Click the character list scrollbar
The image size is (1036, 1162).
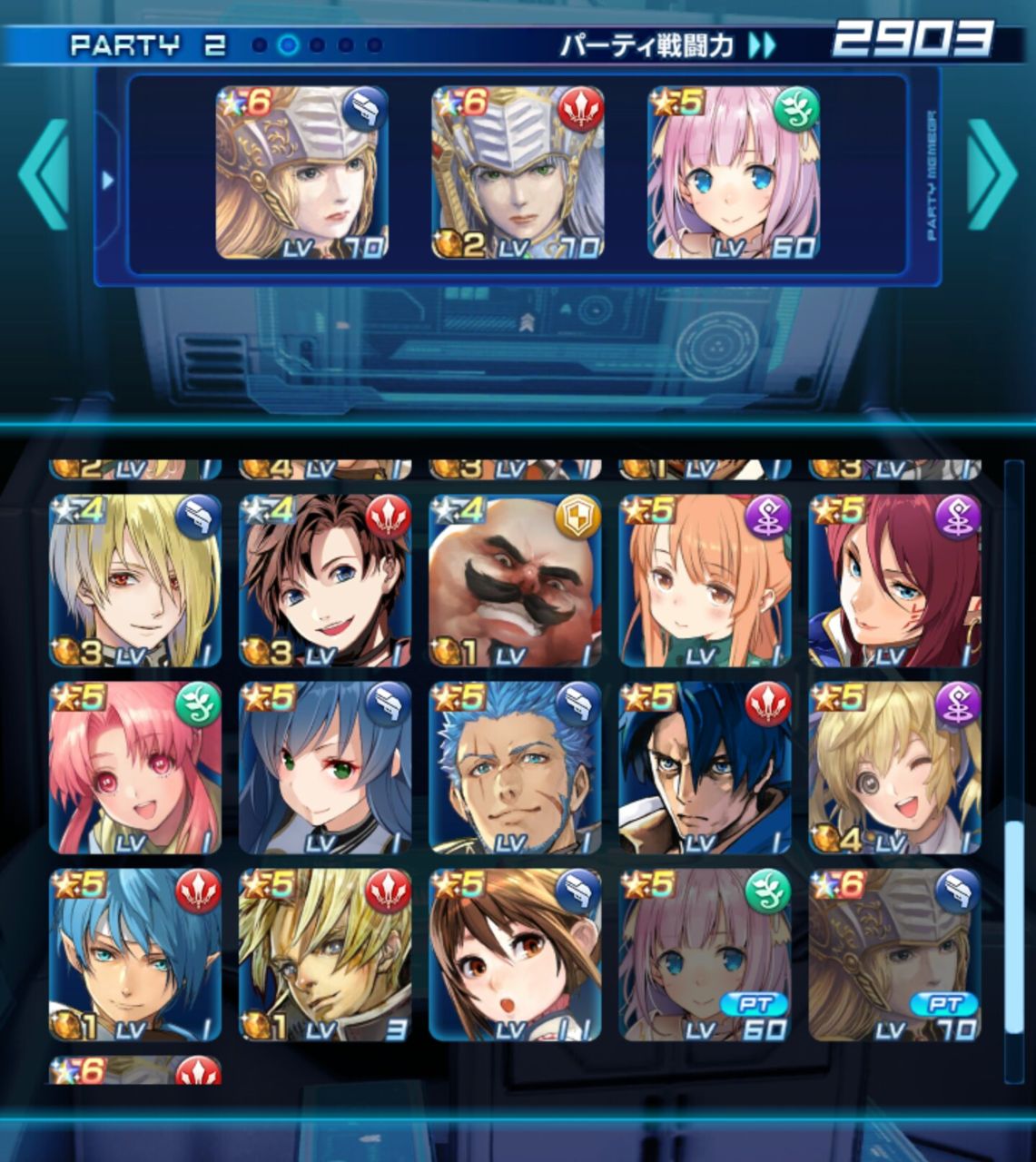1013,926
